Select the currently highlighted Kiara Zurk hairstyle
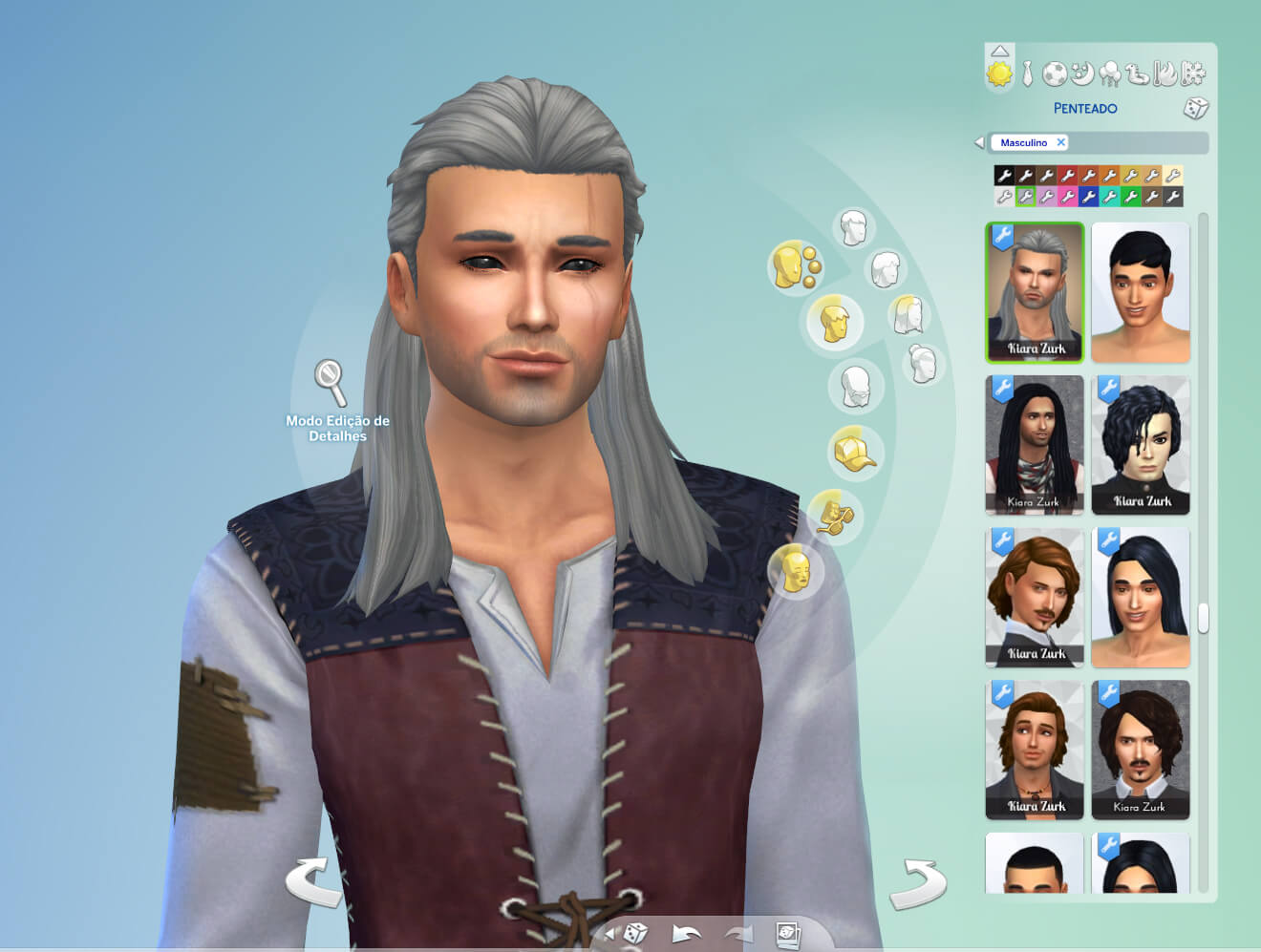The image size is (1261, 952). point(1035,292)
